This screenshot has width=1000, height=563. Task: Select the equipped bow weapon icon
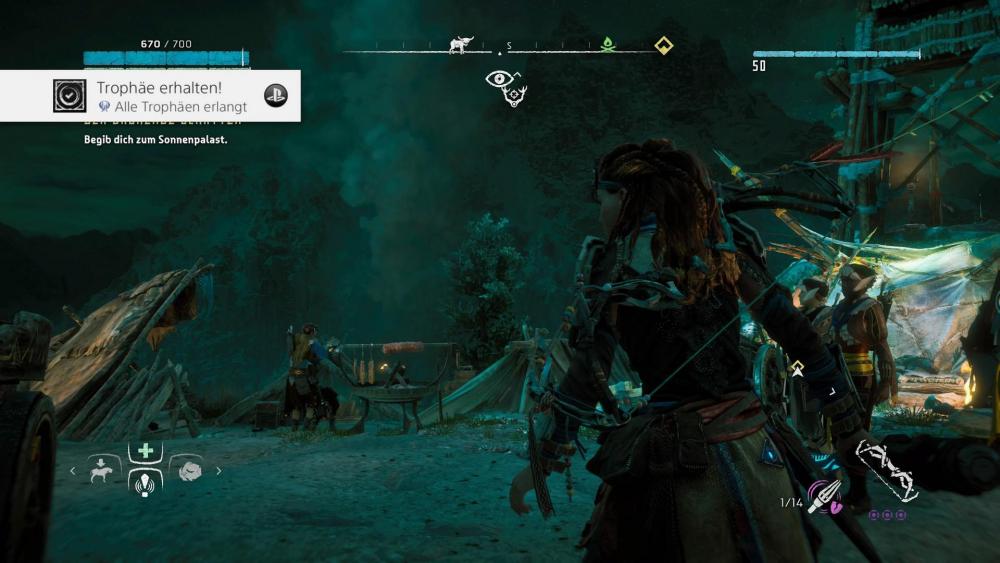tap(887, 470)
